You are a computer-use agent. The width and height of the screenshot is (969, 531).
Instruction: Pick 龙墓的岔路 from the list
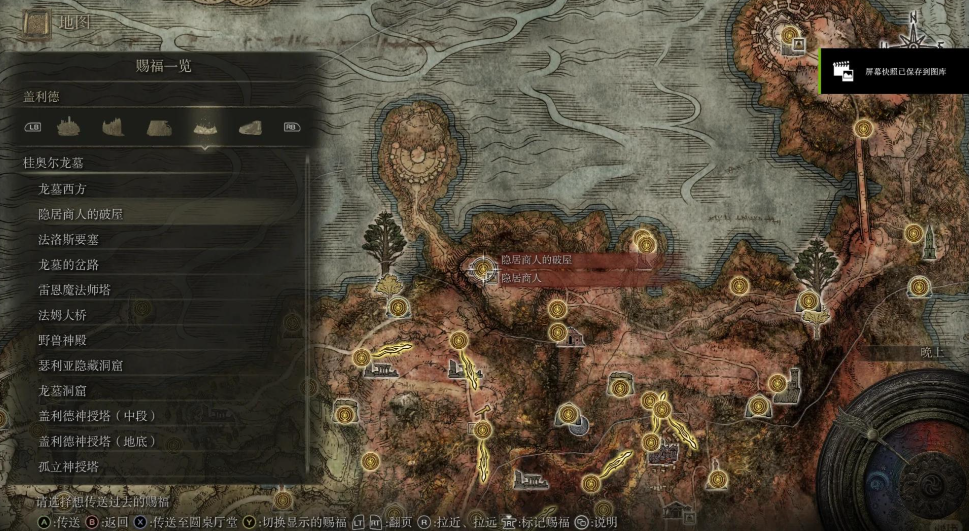[68, 264]
